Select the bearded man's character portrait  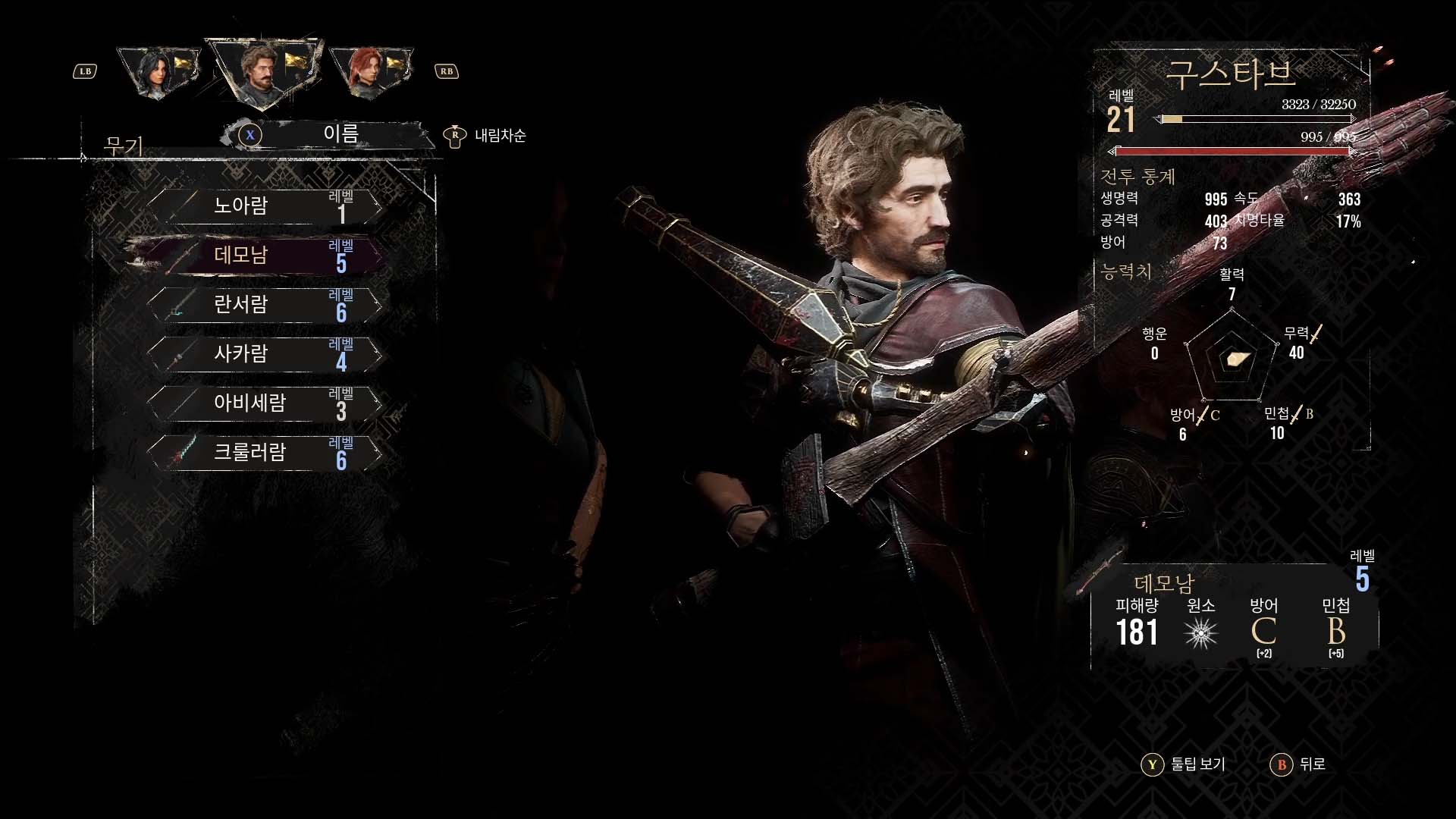[x=263, y=71]
